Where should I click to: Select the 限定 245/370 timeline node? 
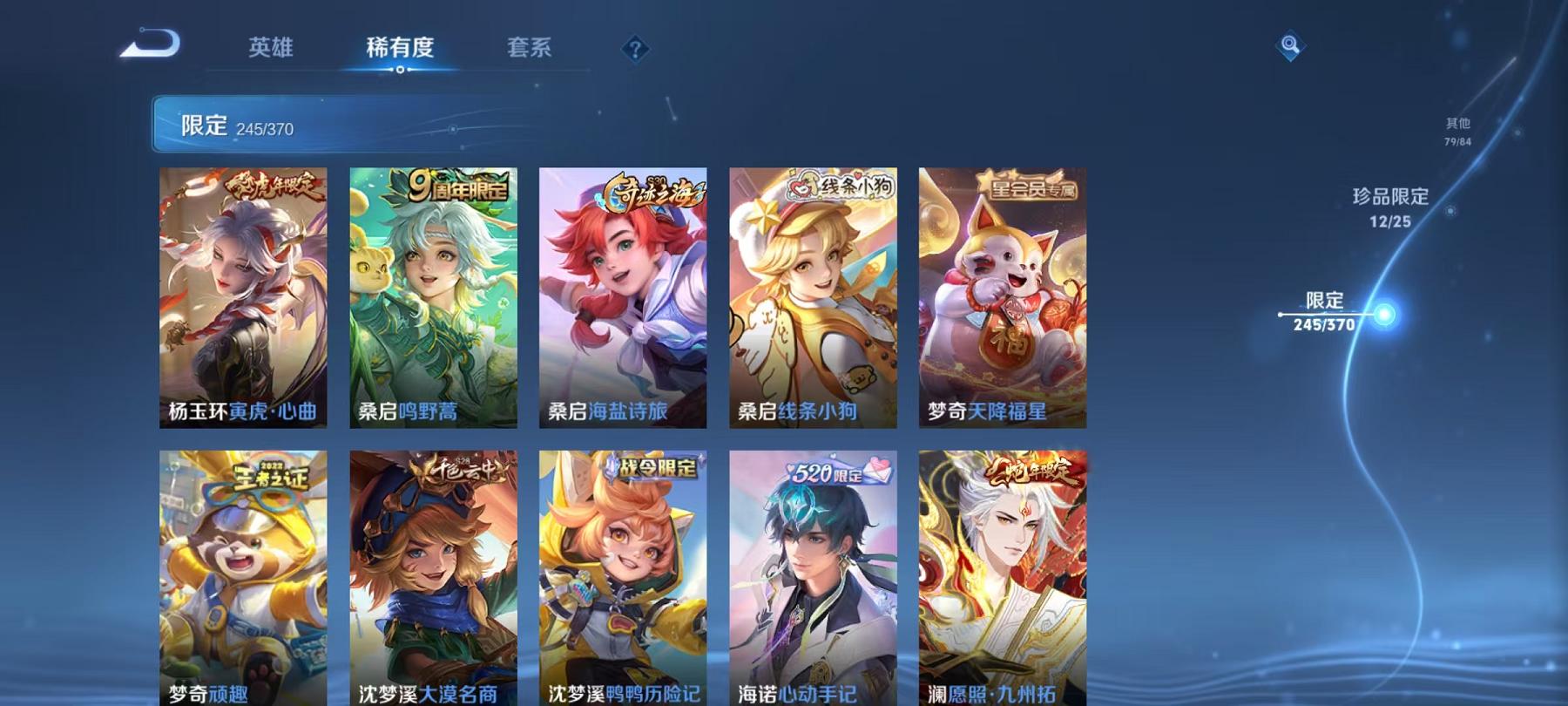pyautogui.click(x=1322, y=311)
